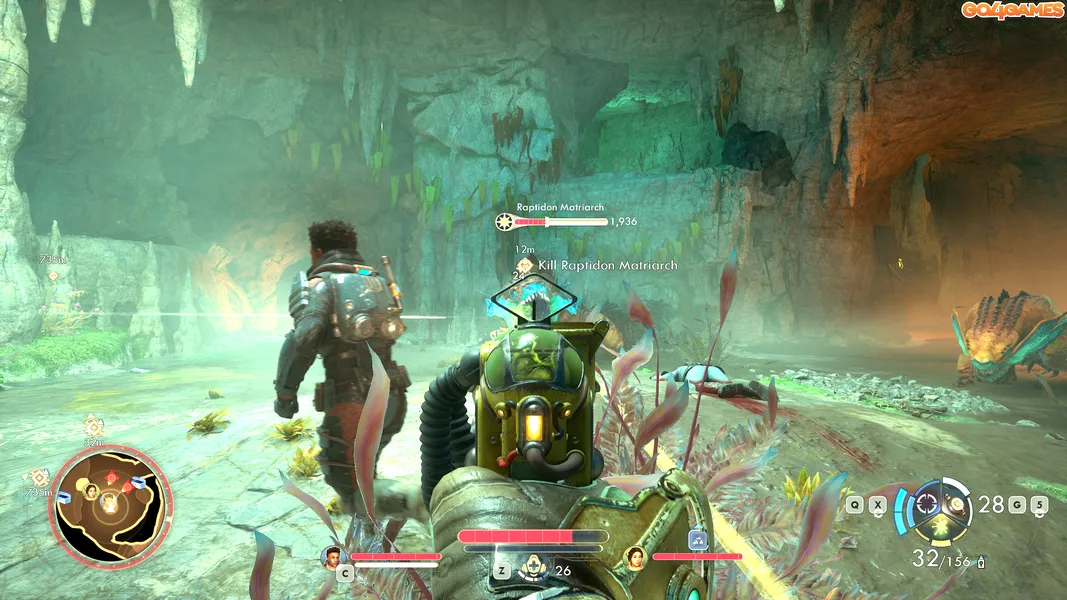
Task: Click the objective waypoint marker above the minimap
Action: pos(93,424)
